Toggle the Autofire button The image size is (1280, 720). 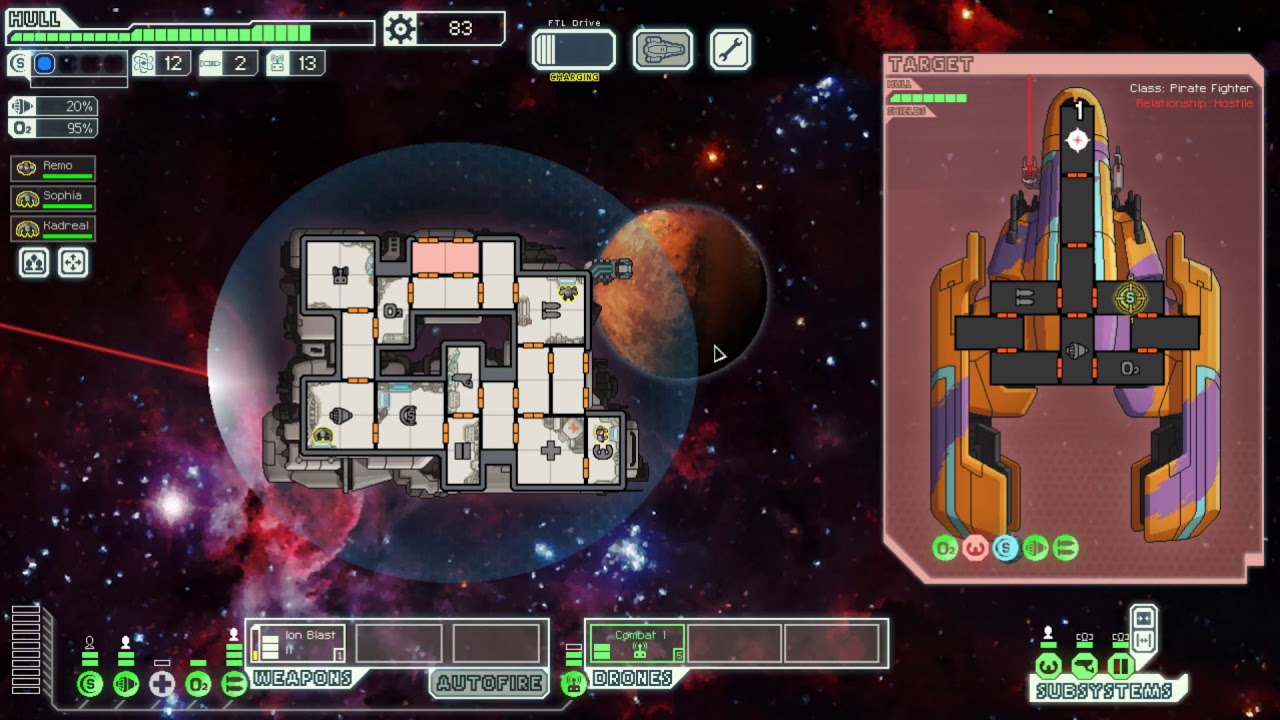tap(490, 683)
